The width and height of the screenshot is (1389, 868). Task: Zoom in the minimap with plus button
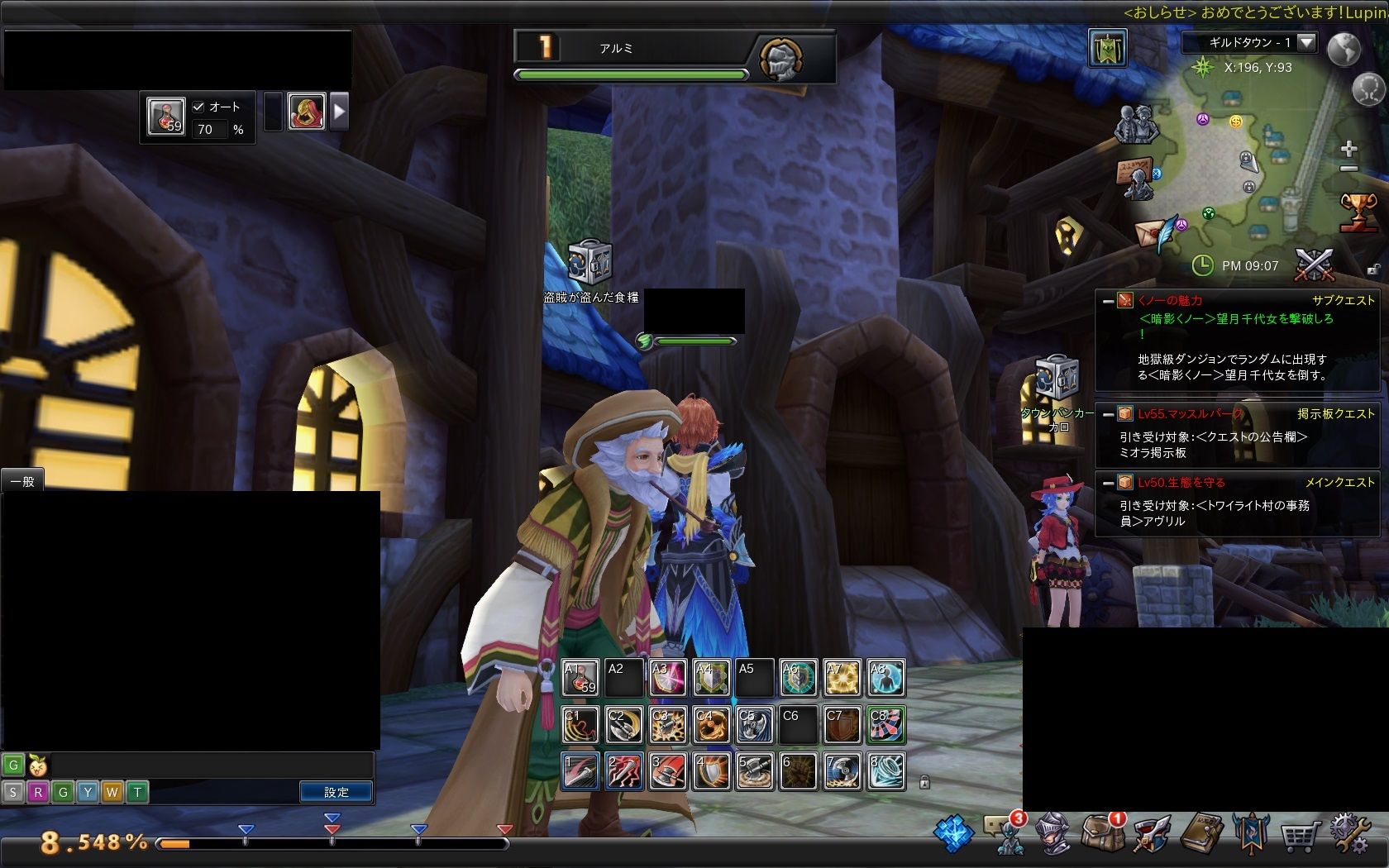1348,149
